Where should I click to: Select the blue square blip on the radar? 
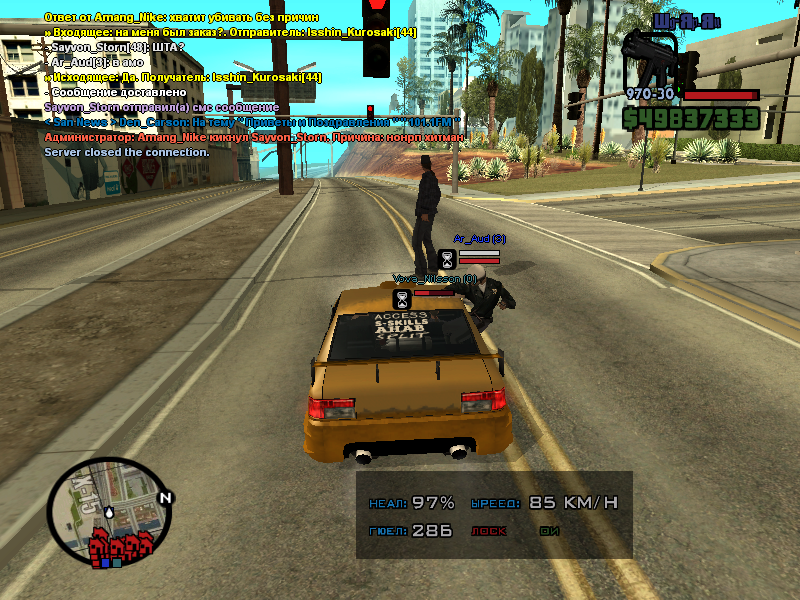click(102, 563)
